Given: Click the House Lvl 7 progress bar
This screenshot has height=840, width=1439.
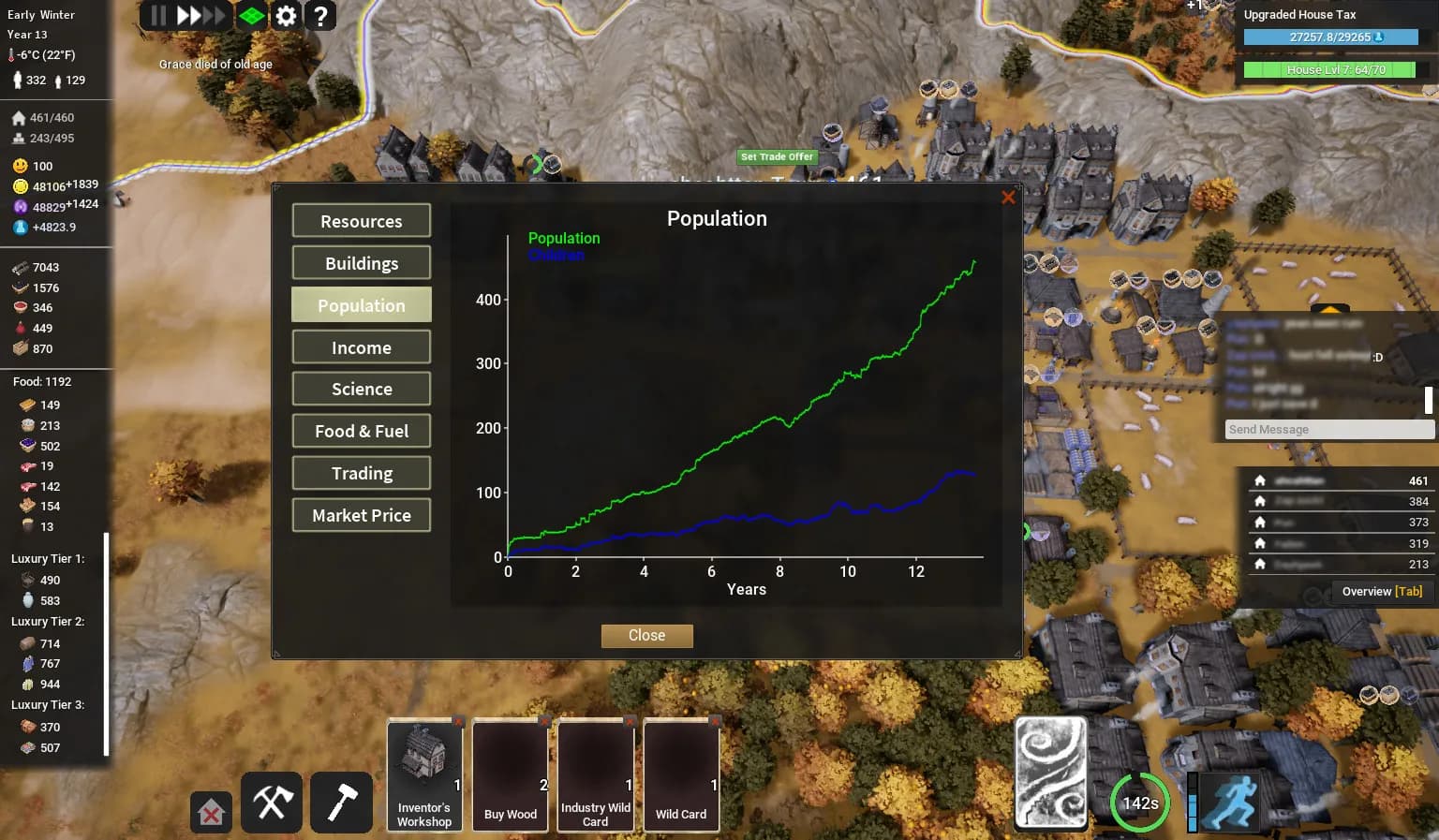Looking at the screenshot, I should (x=1329, y=69).
